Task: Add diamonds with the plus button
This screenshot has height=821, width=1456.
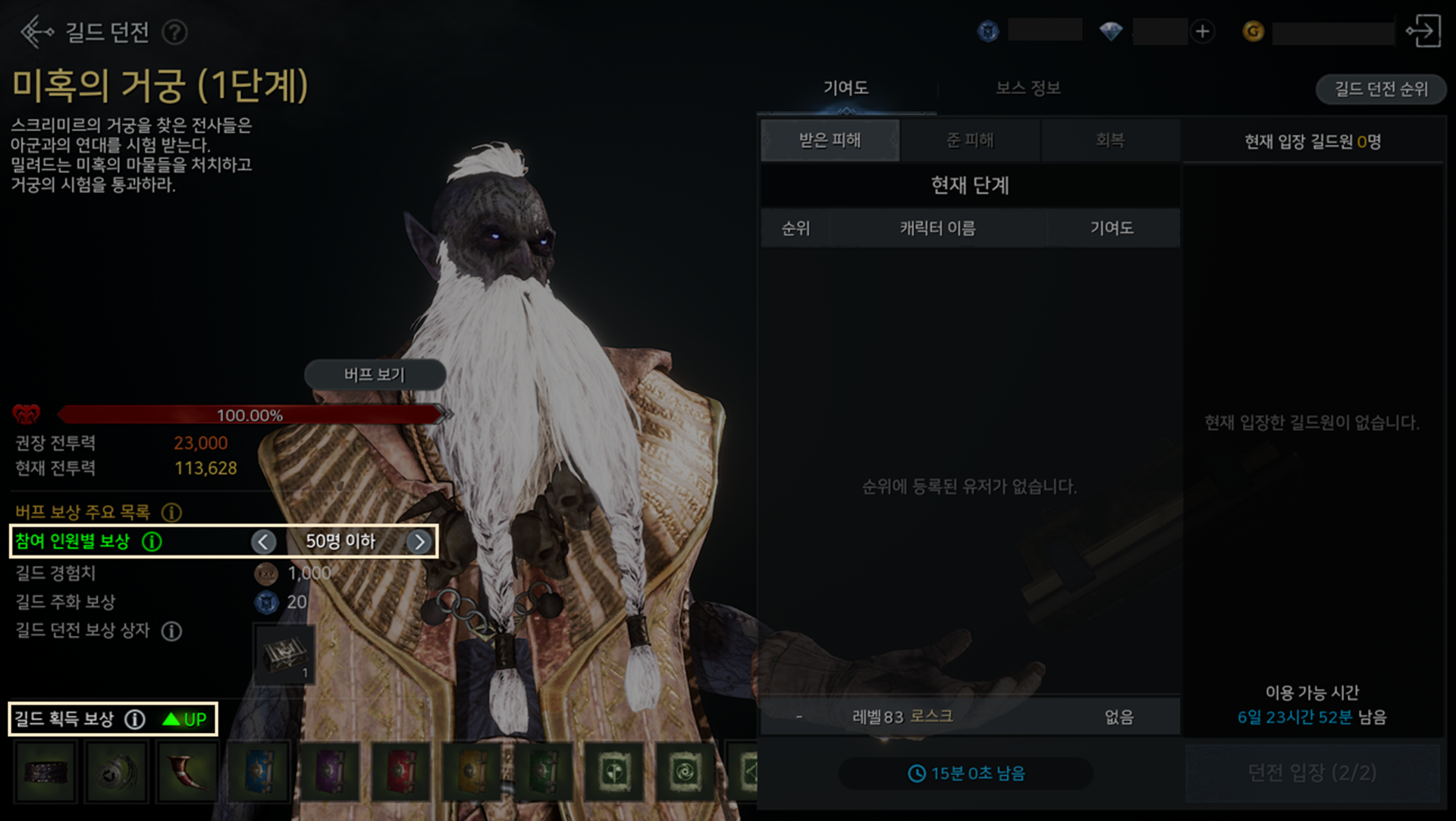Action: pos(1202,32)
